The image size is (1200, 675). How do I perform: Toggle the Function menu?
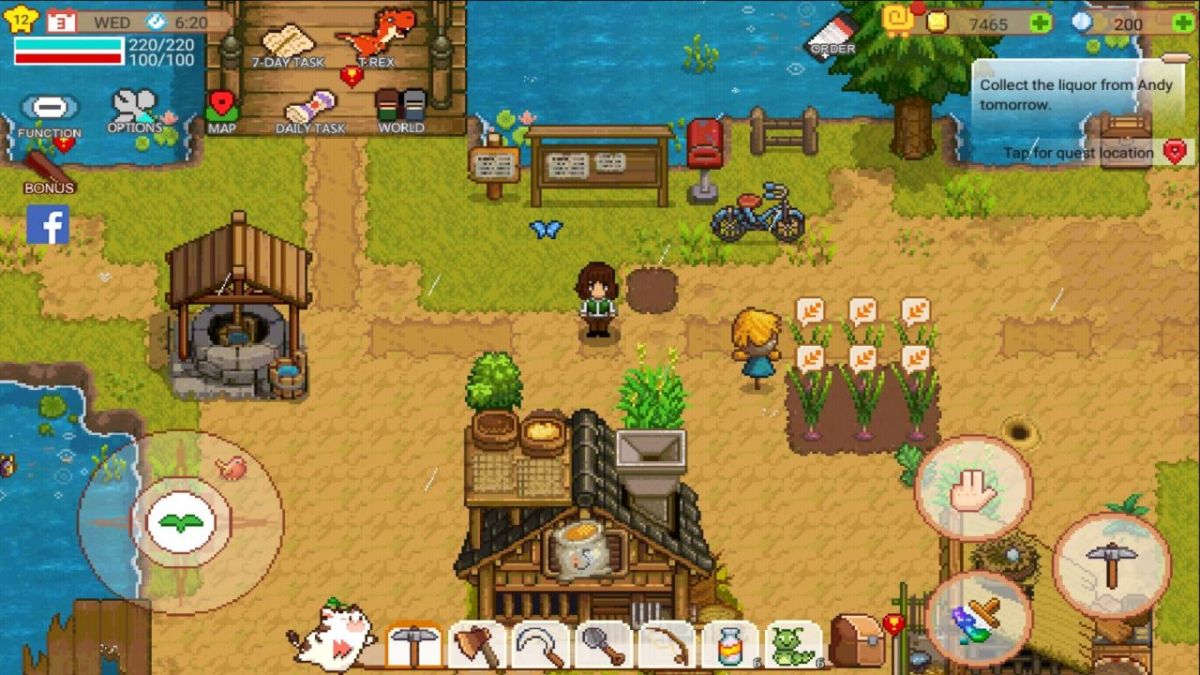pos(49,112)
